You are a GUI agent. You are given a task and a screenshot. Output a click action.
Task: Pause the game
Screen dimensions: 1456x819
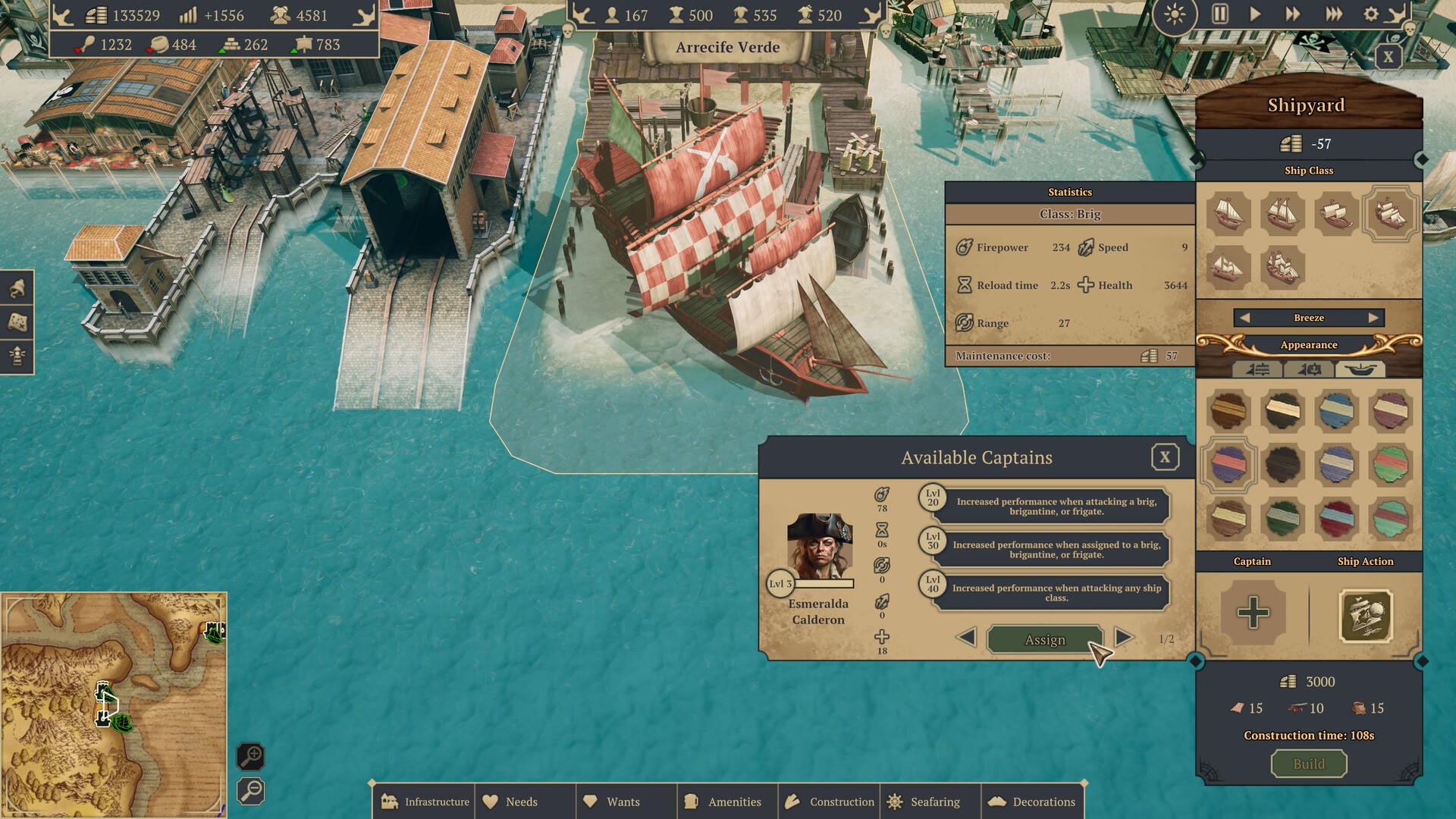pyautogui.click(x=1219, y=14)
